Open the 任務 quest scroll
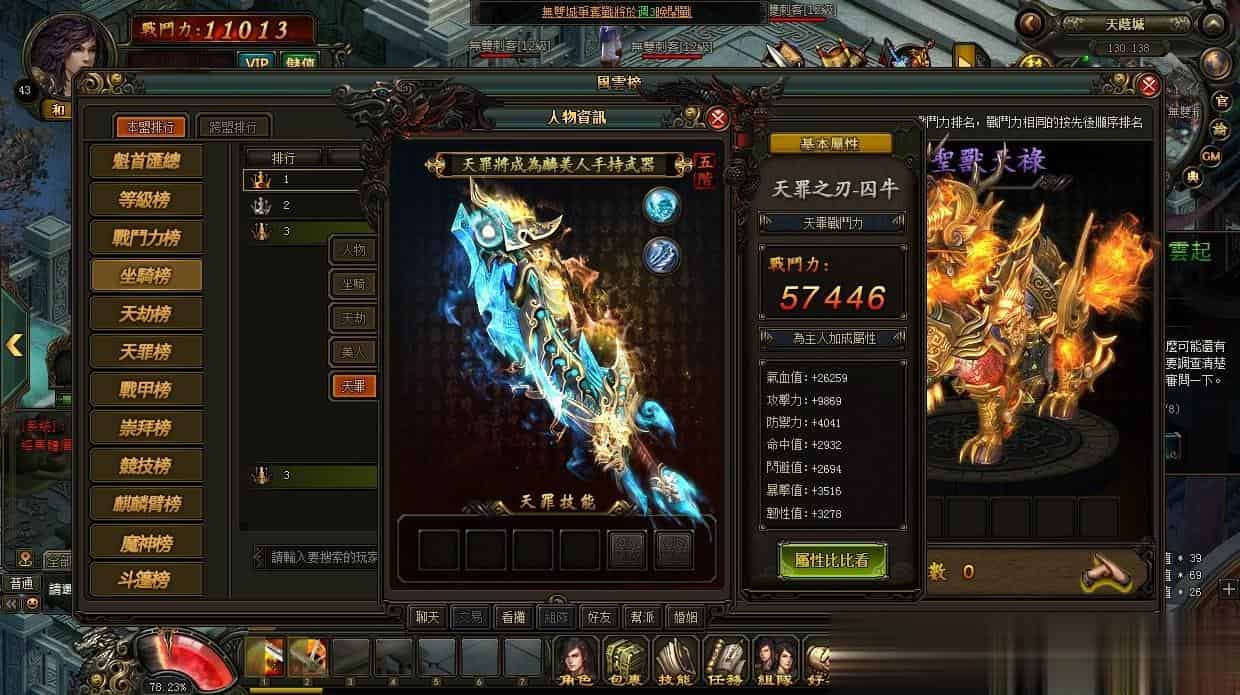 (726, 661)
